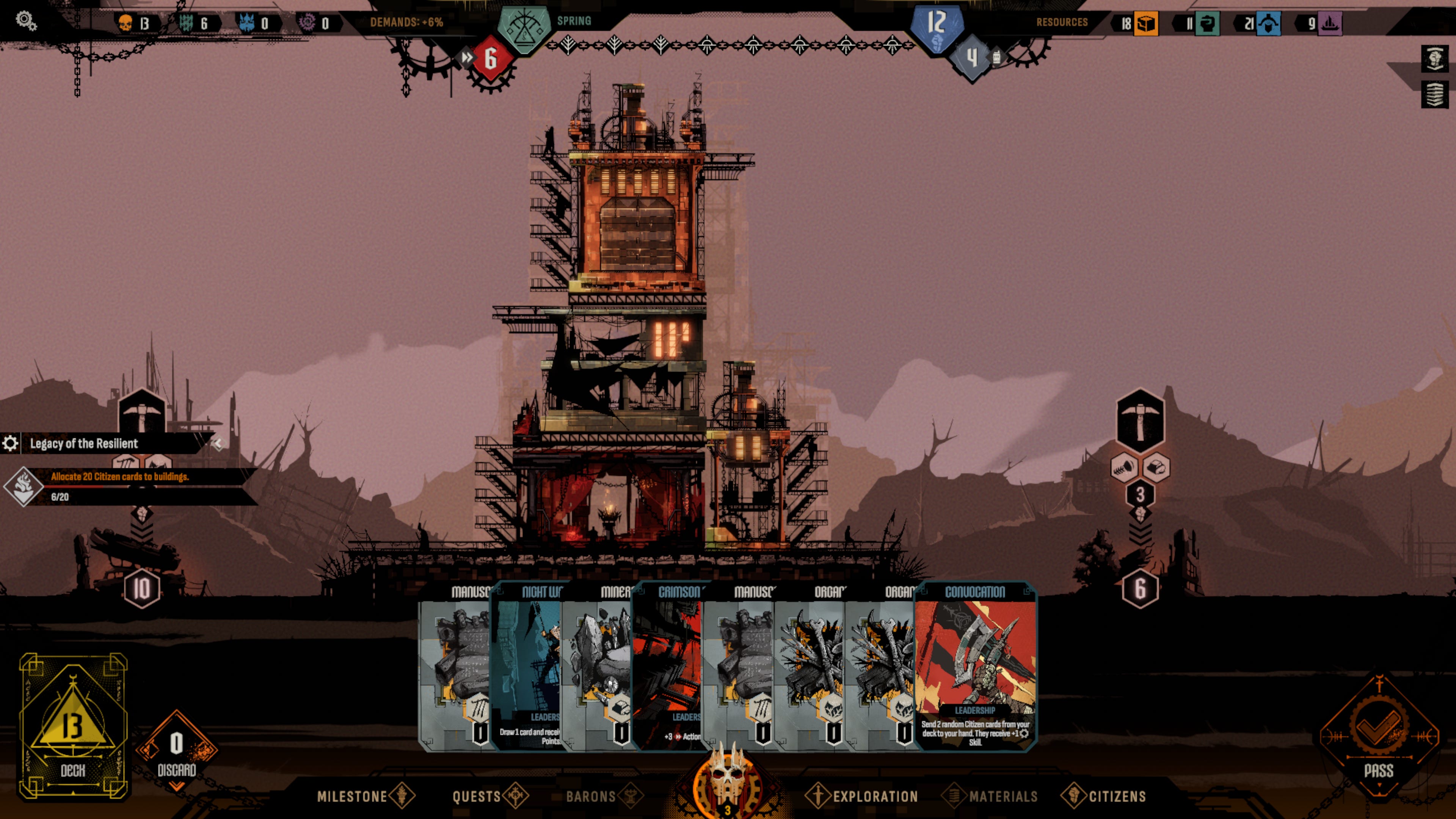Collapse the Legacy of the Resilient quest panel
Screen dimensions: 1456x819
(218, 444)
